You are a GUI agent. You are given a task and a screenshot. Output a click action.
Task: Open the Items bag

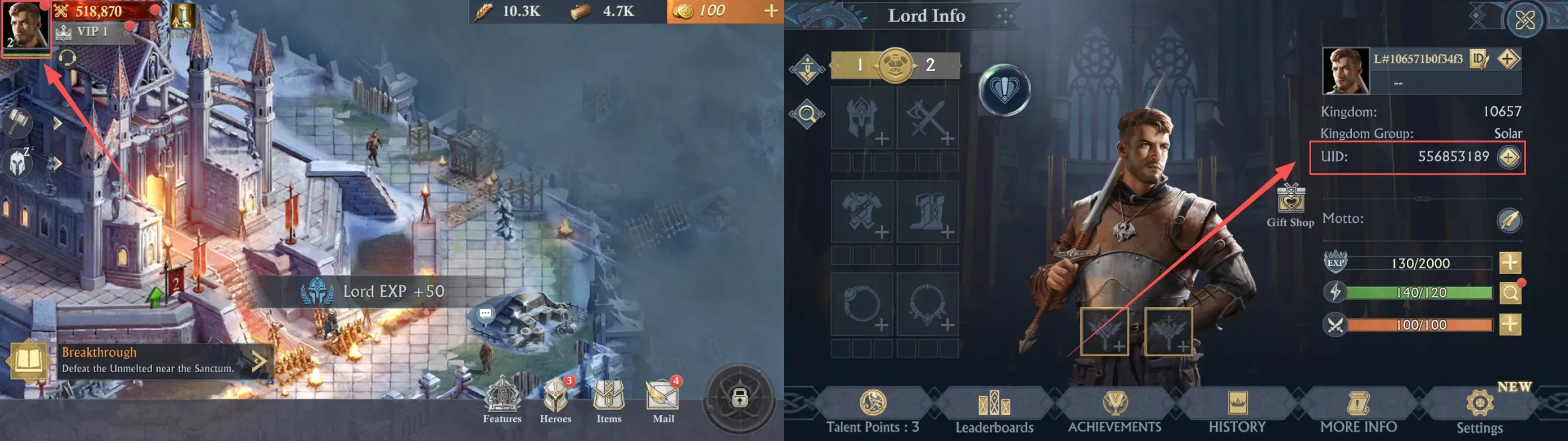609,400
